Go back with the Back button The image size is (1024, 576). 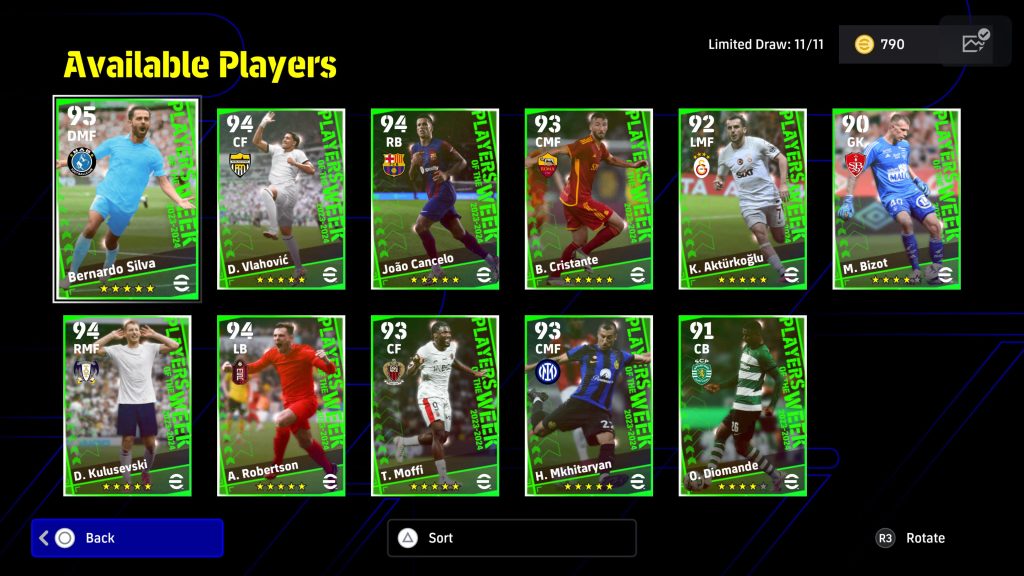(x=127, y=538)
